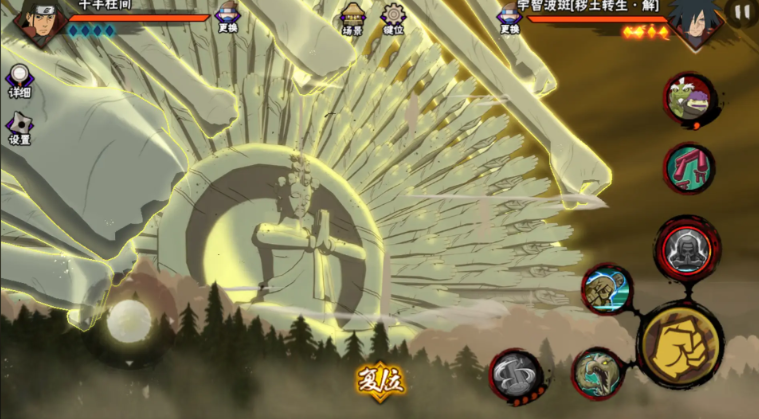This screenshot has height=419, width=759.
Task: Pause the battle
Action: pos(741,13)
